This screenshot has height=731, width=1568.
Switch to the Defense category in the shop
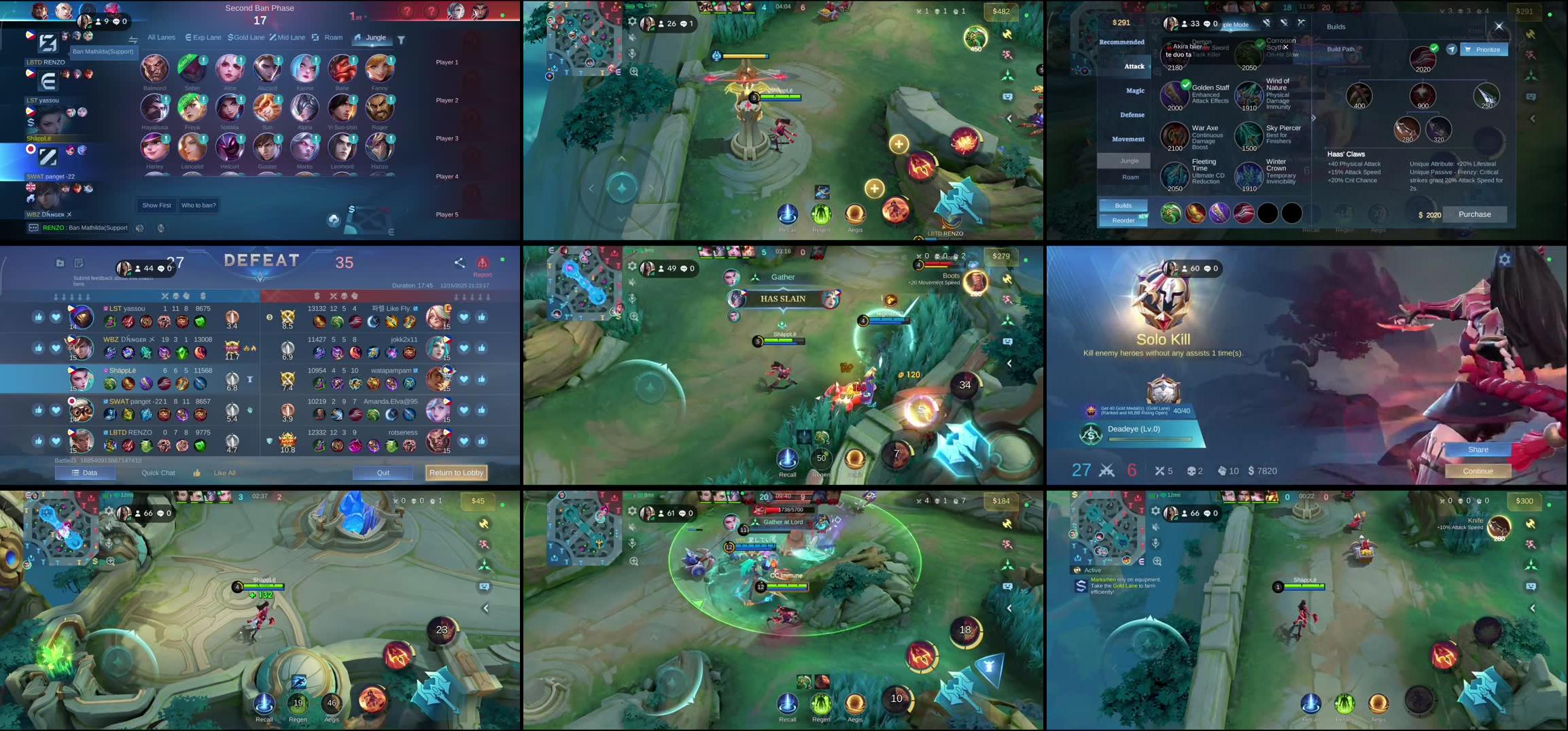[1132, 115]
